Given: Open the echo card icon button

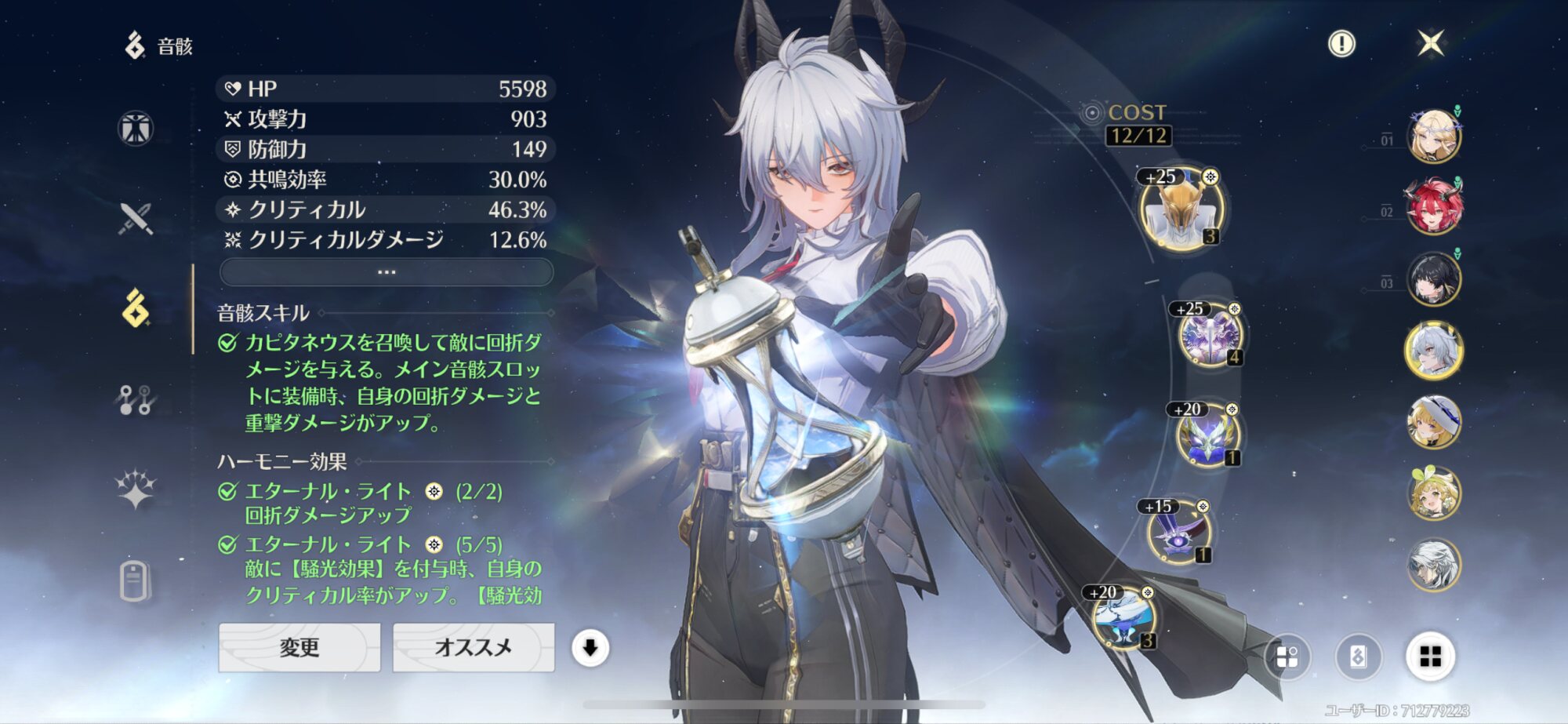Looking at the screenshot, I should point(1358,657).
